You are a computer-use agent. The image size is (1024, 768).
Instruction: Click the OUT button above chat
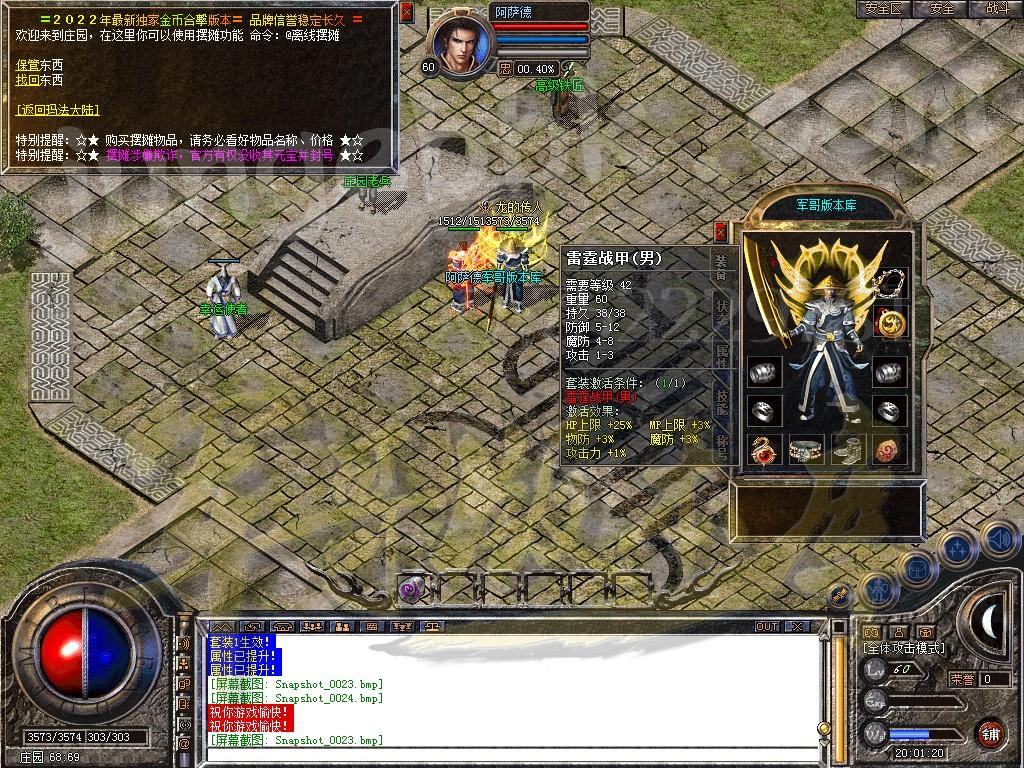point(767,626)
